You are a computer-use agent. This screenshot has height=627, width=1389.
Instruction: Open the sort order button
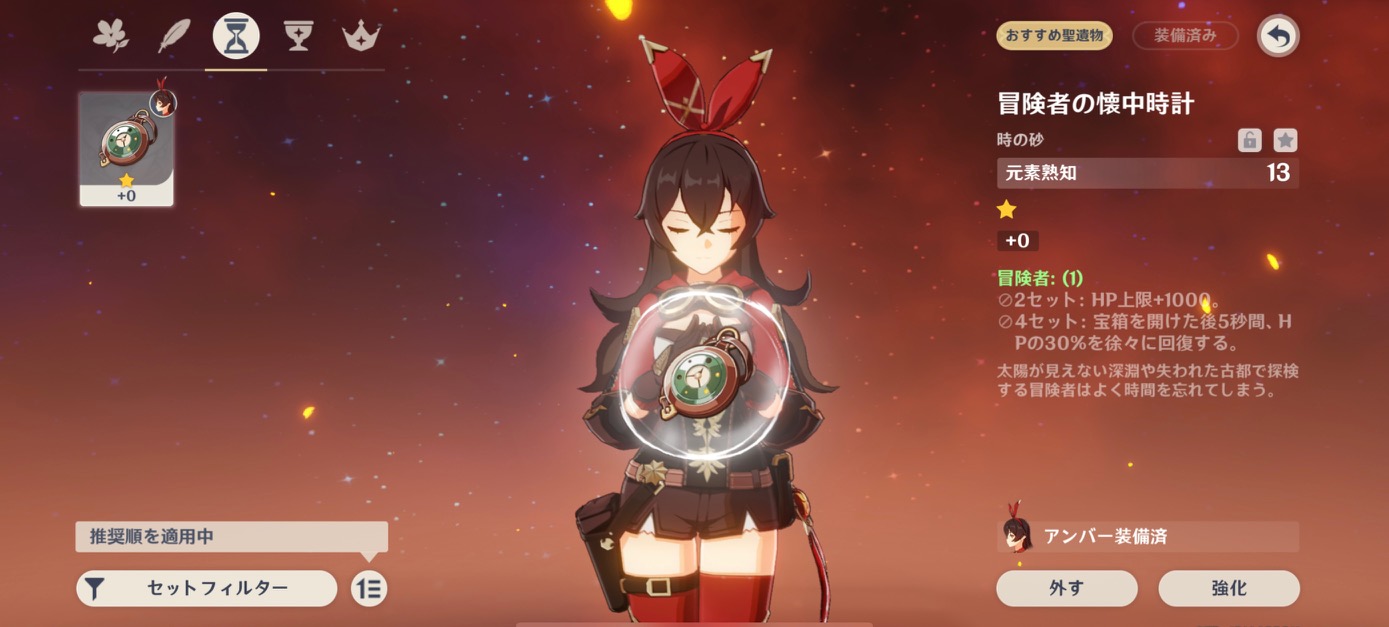[369, 588]
